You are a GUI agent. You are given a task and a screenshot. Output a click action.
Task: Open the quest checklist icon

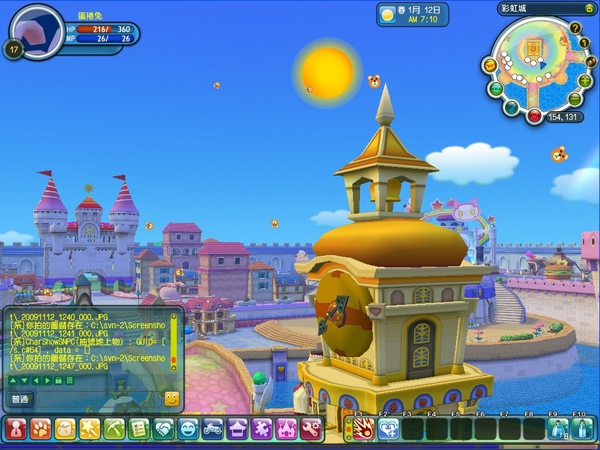(139, 429)
